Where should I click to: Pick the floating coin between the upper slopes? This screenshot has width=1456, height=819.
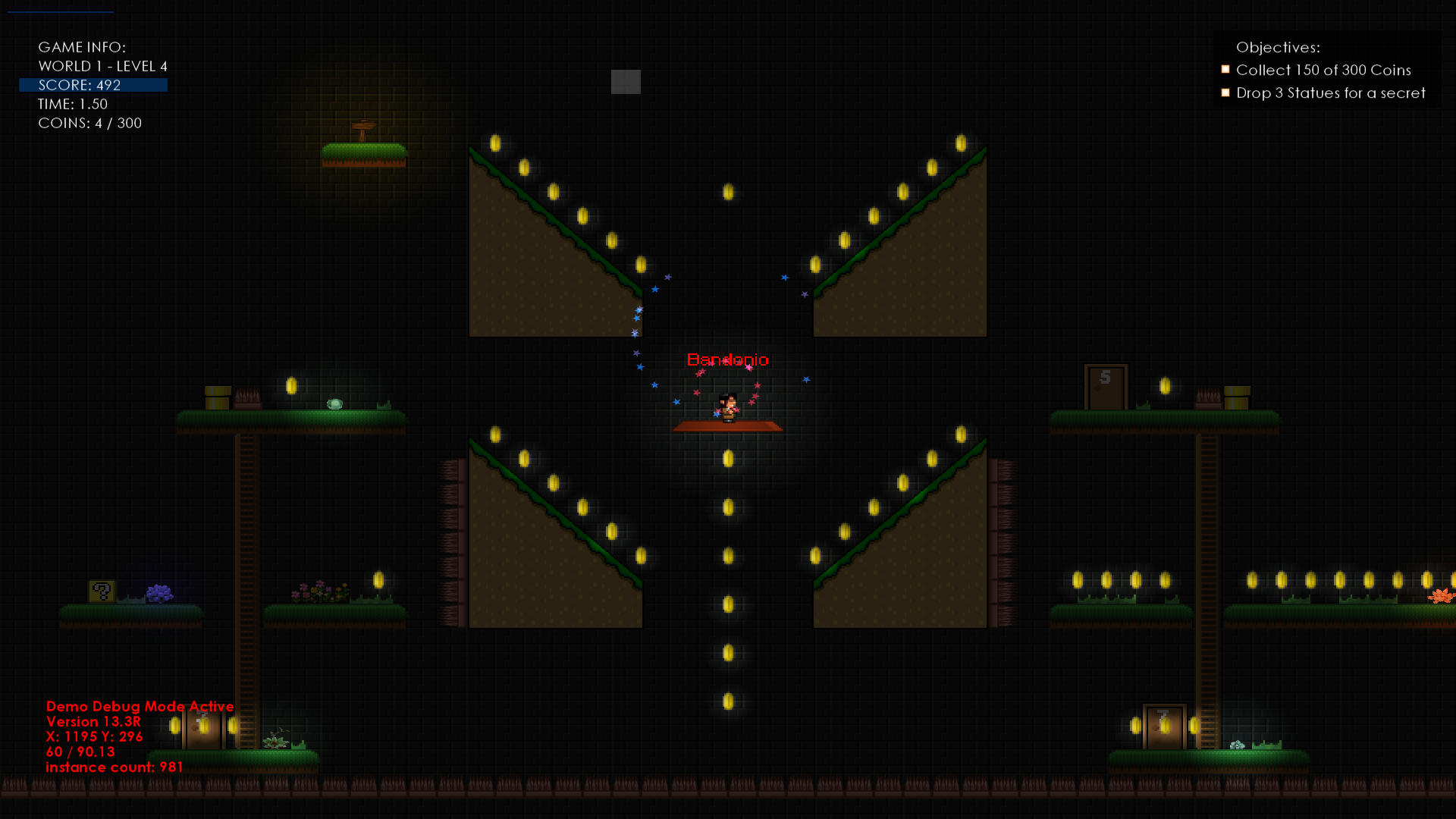pyautogui.click(x=728, y=193)
